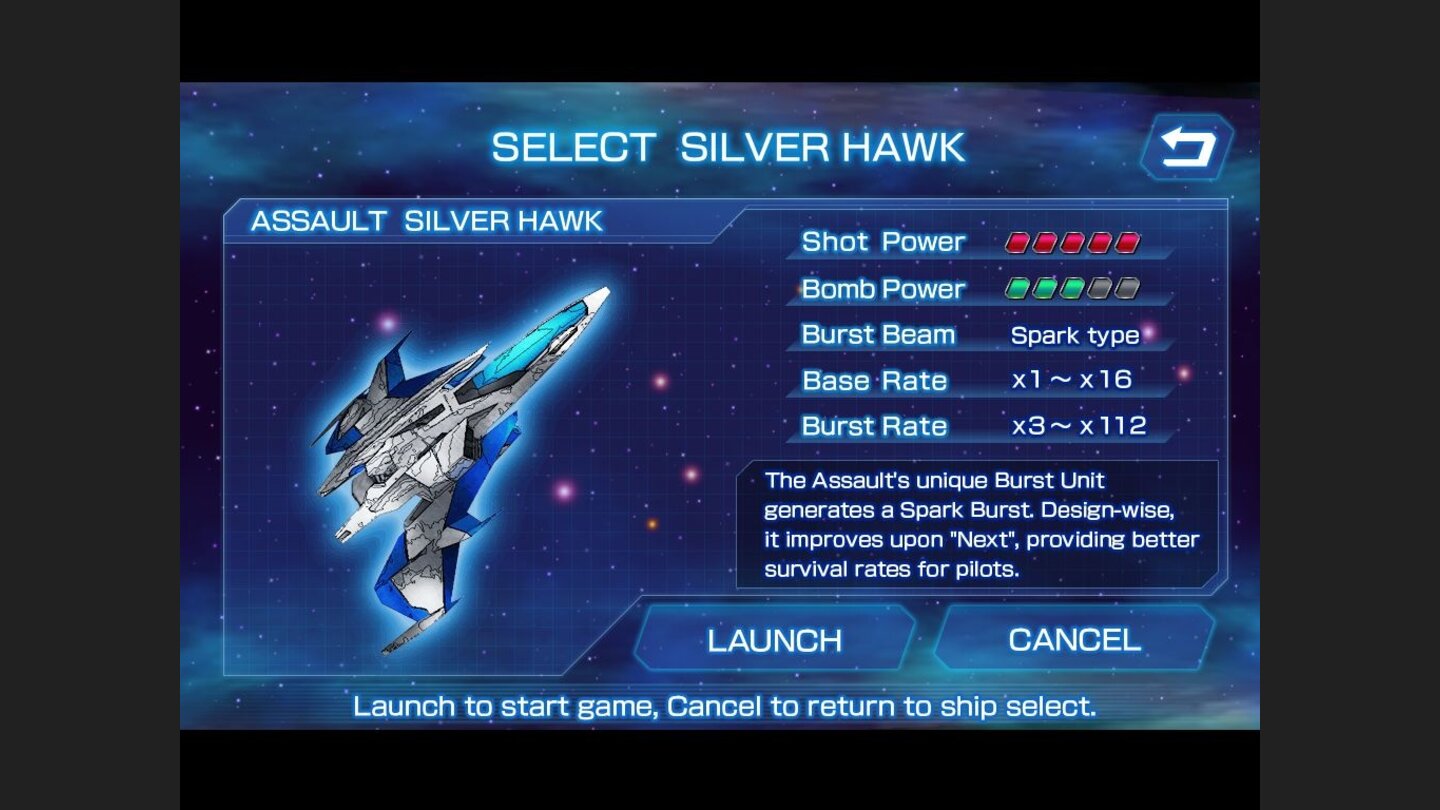This screenshot has width=1440, height=810.
Task: Select the ASSAULT SILVER HAWK title tab
Action: [x=423, y=219]
